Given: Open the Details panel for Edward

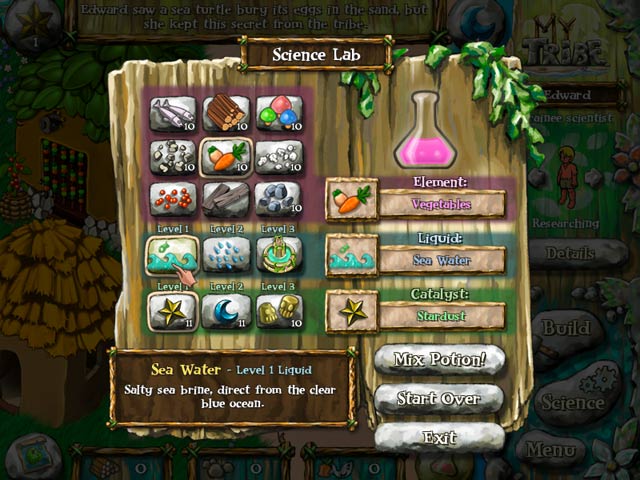Looking at the screenshot, I should click(x=574, y=254).
